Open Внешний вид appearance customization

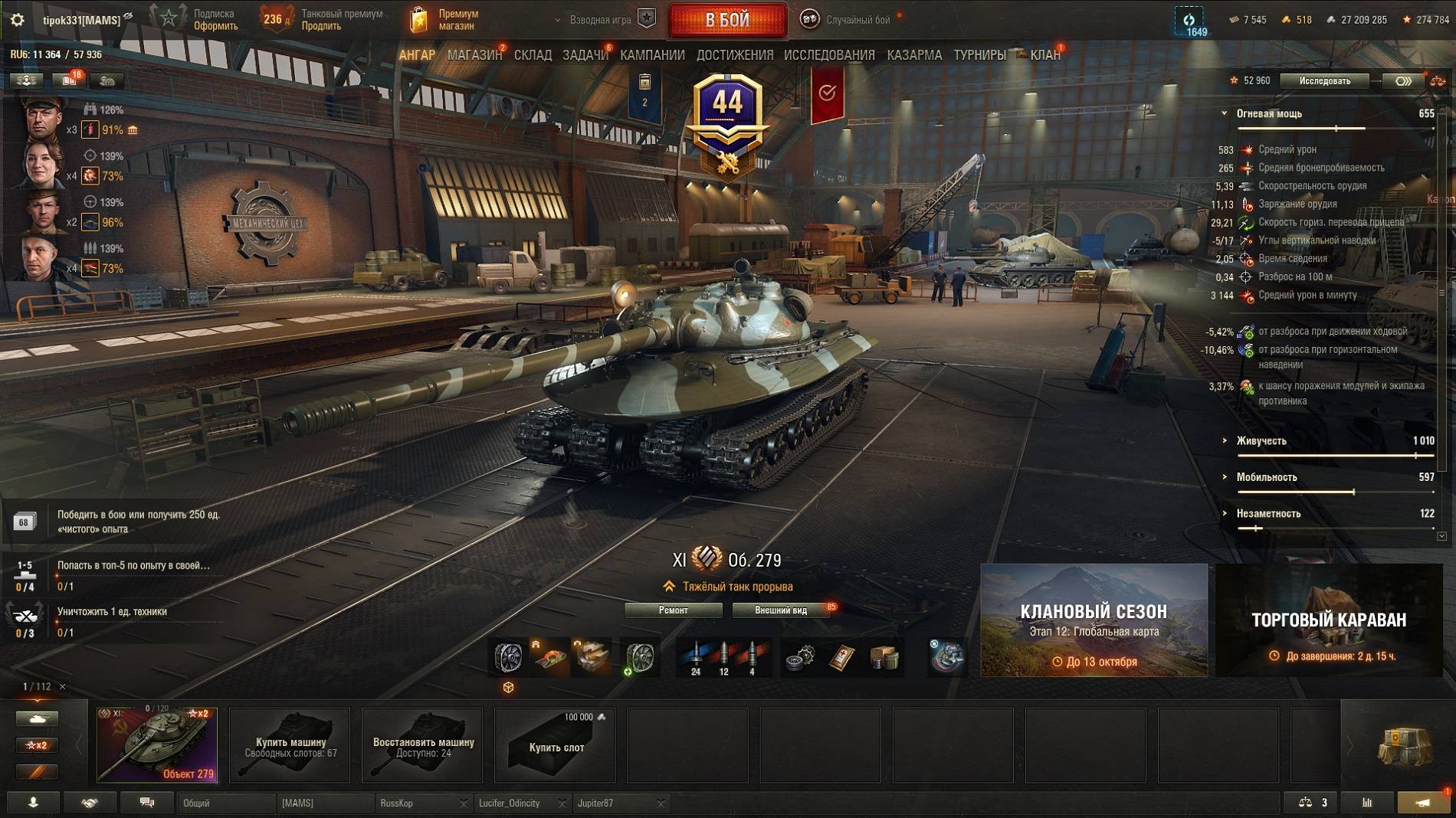coord(781,610)
